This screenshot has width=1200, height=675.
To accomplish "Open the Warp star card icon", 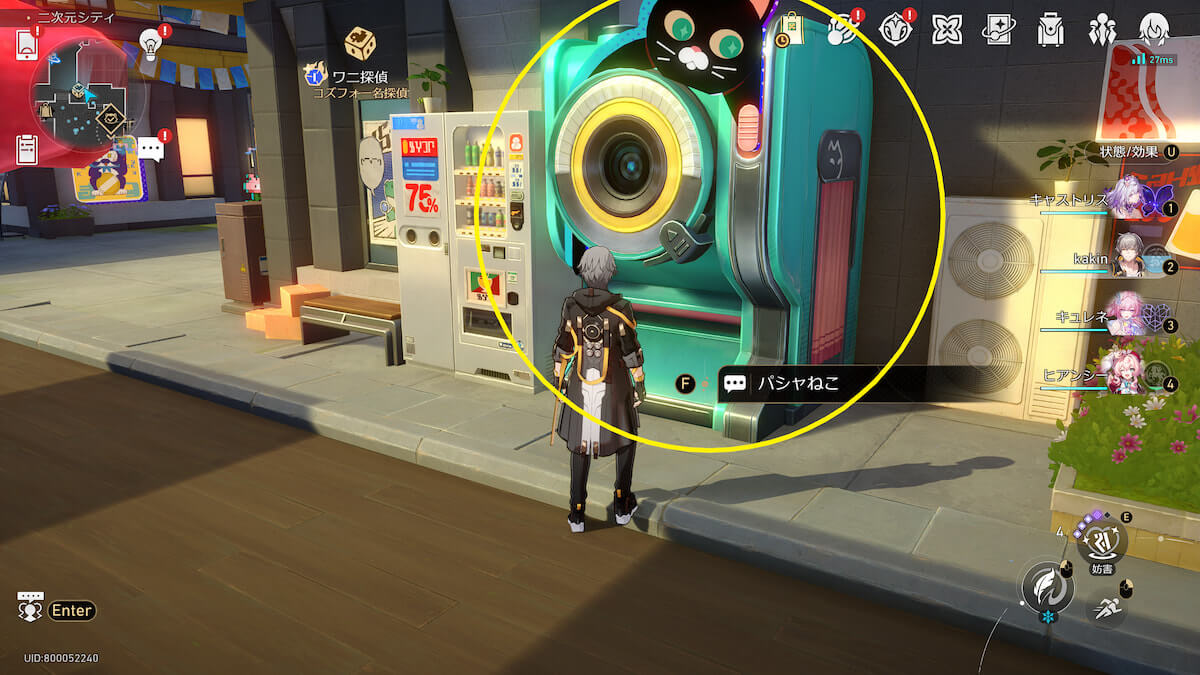I will point(998,29).
